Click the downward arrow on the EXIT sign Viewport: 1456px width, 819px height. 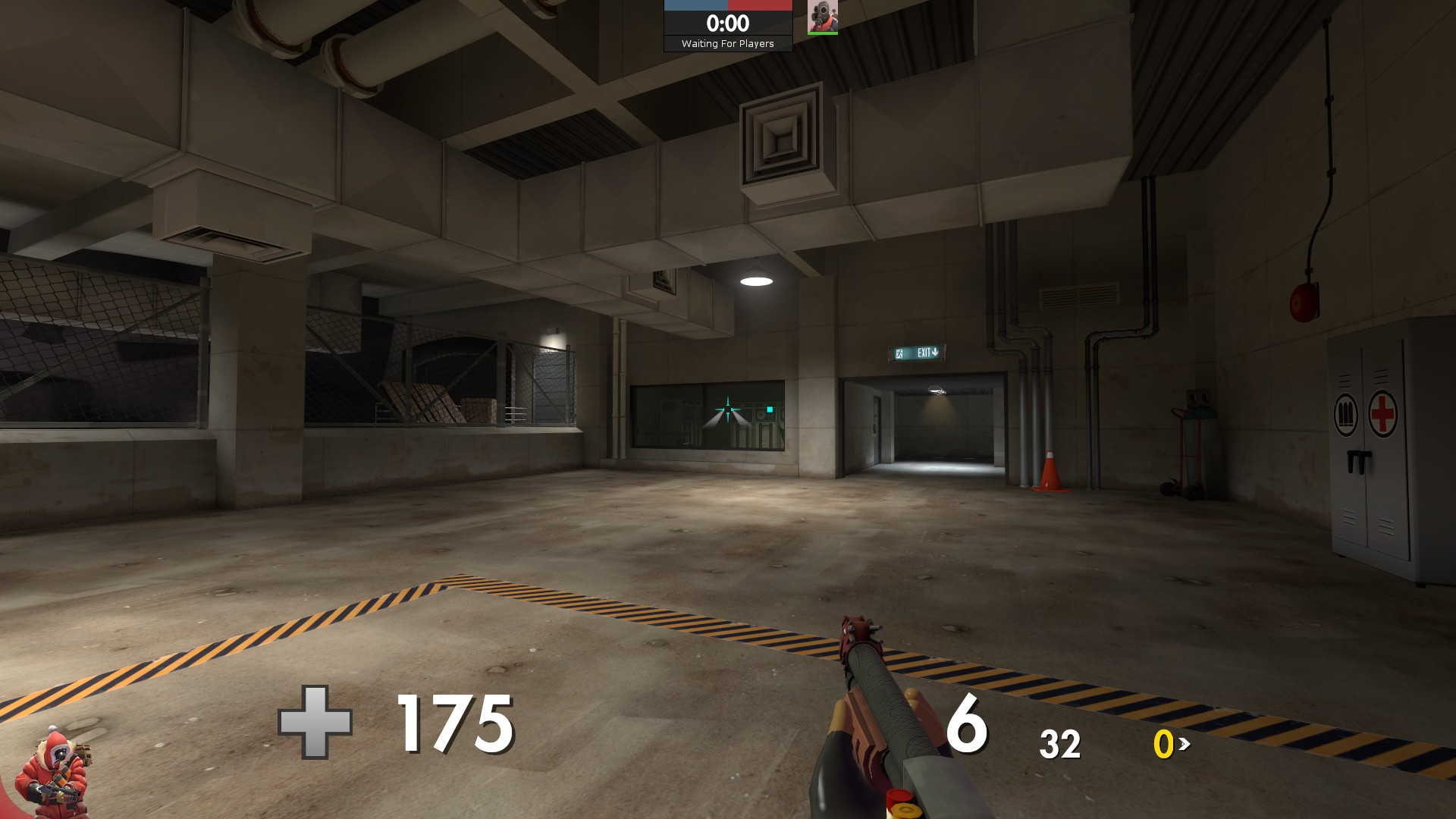(935, 352)
